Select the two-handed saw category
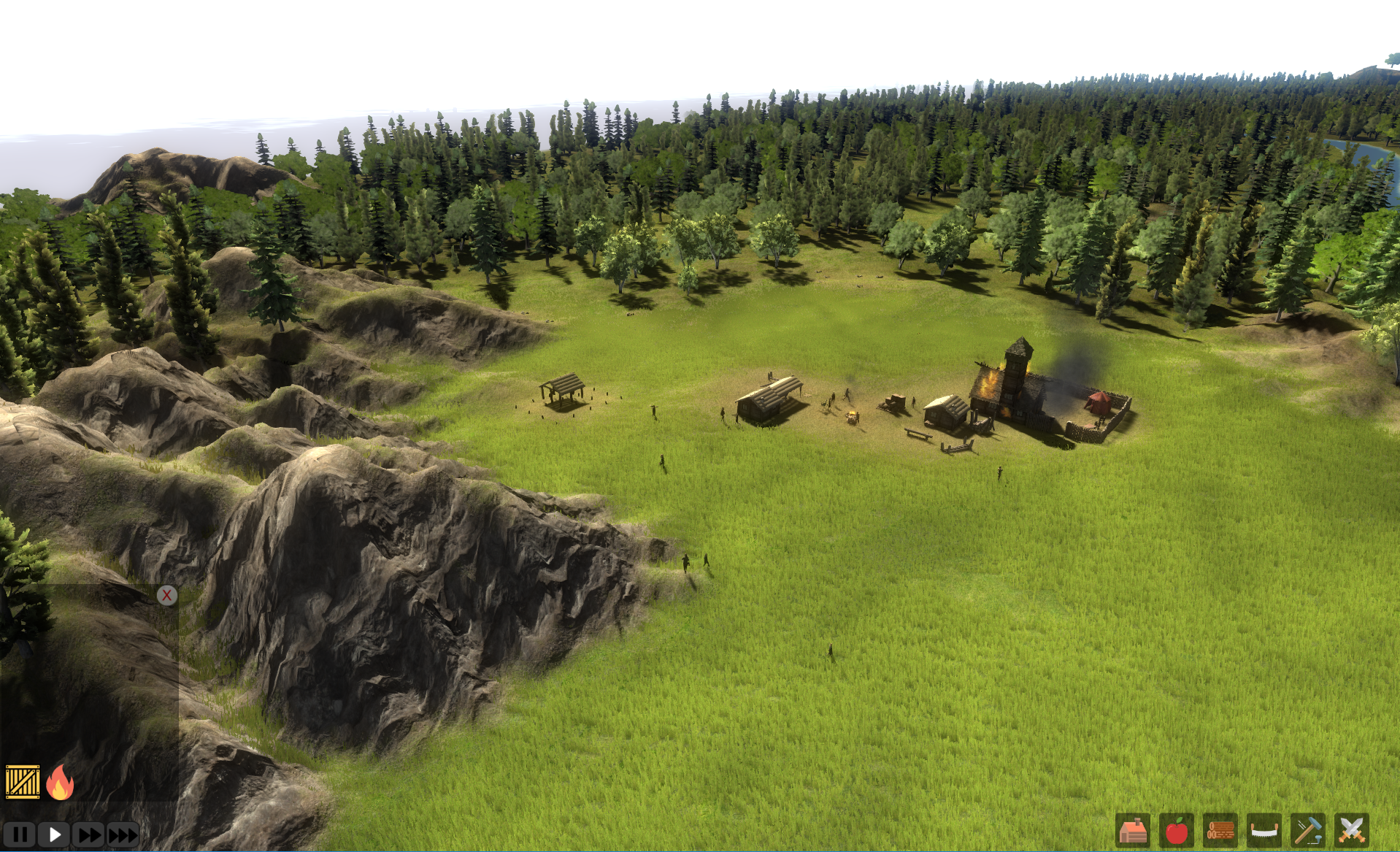The height and width of the screenshot is (852, 1400). click(1264, 831)
